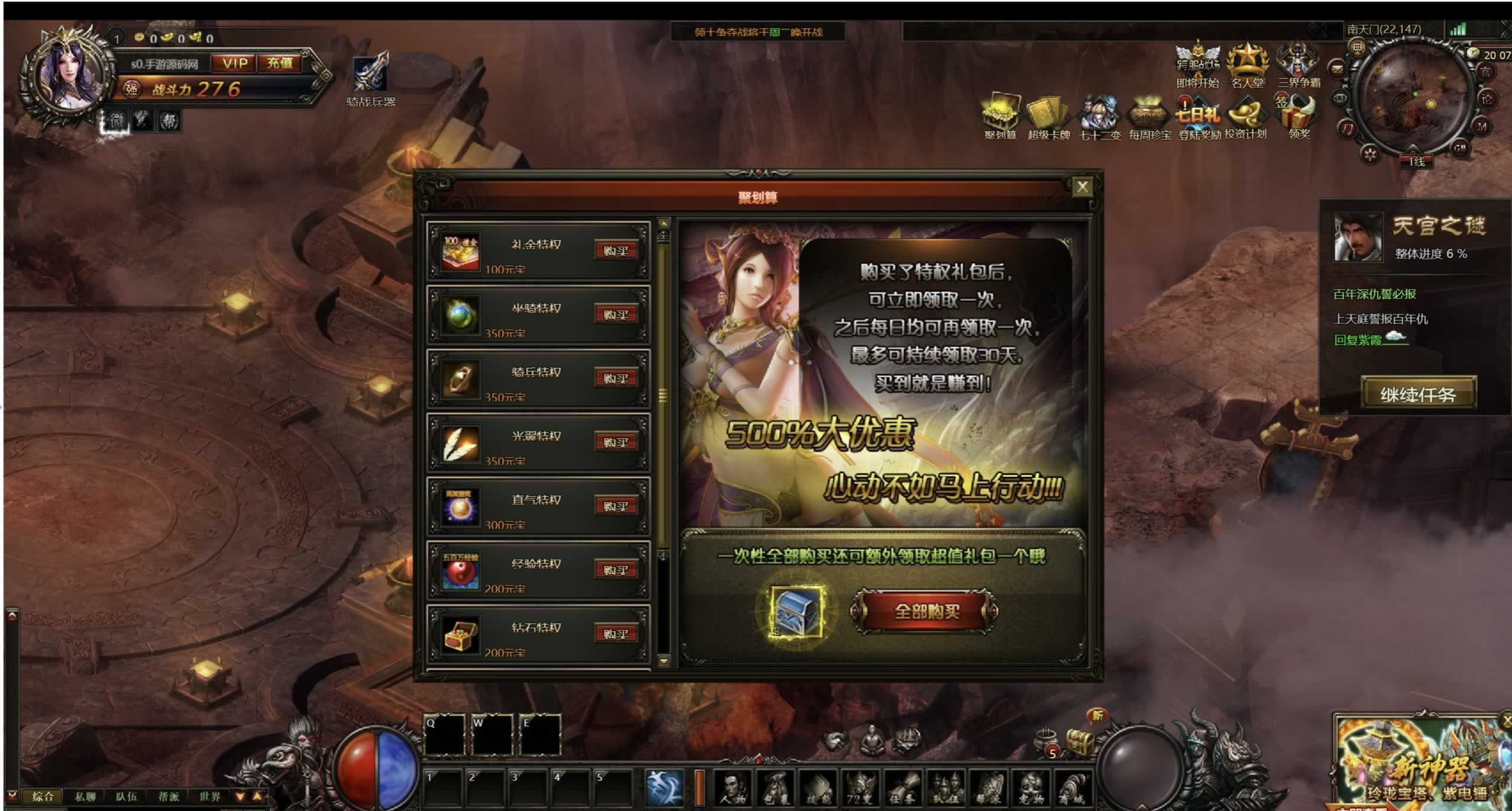Click the circular minimap
This screenshot has width=1512, height=811.
click(1413, 99)
